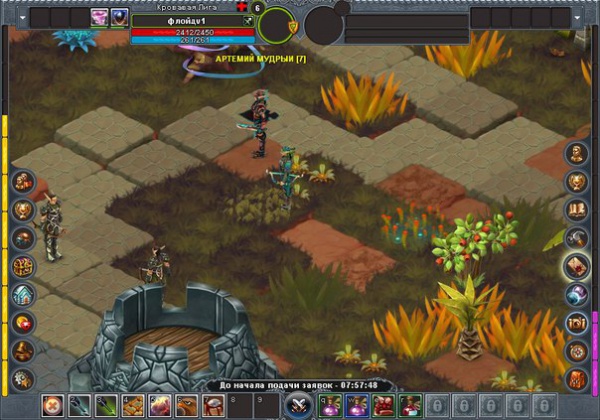The image size is (600, 420).
Task: Open the book icon on the right sidebar
Action: tap(577, 210)
